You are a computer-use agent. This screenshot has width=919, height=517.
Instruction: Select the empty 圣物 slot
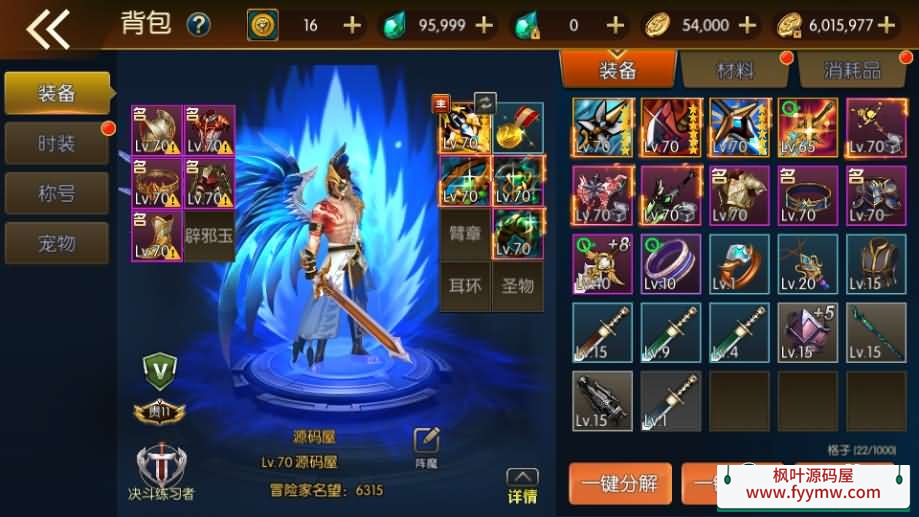pyautogui.click(x=518, y=286)
